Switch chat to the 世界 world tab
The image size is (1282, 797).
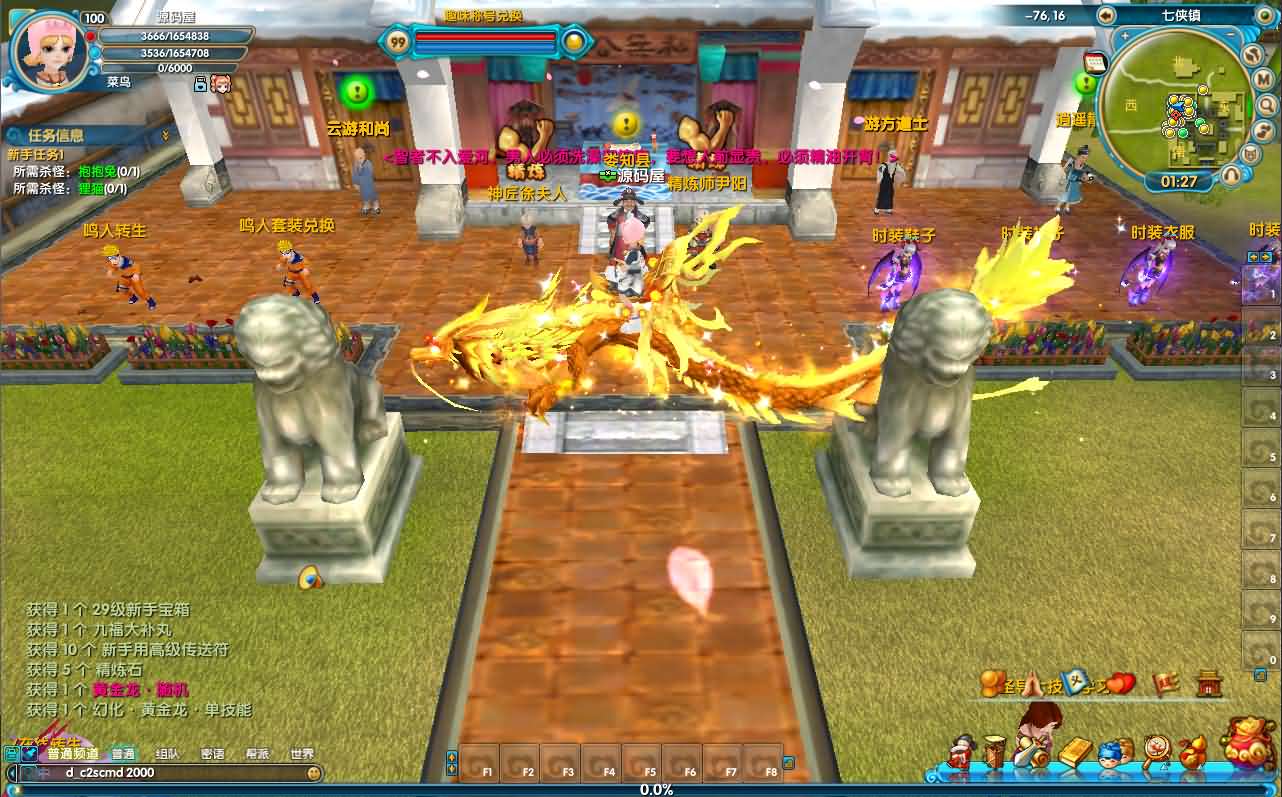[302, 754]
